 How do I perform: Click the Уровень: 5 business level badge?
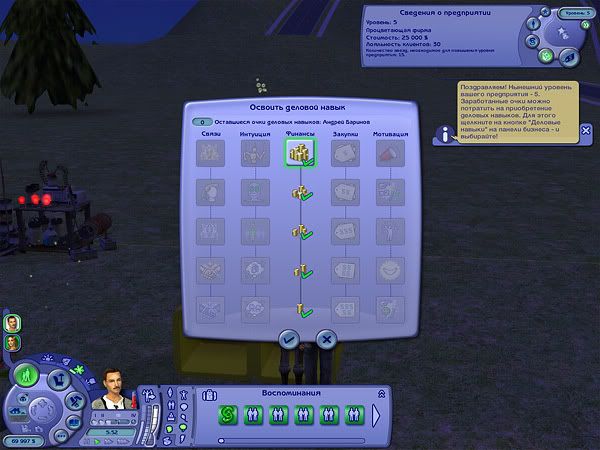pyautogui.click(x=573, y=13)
